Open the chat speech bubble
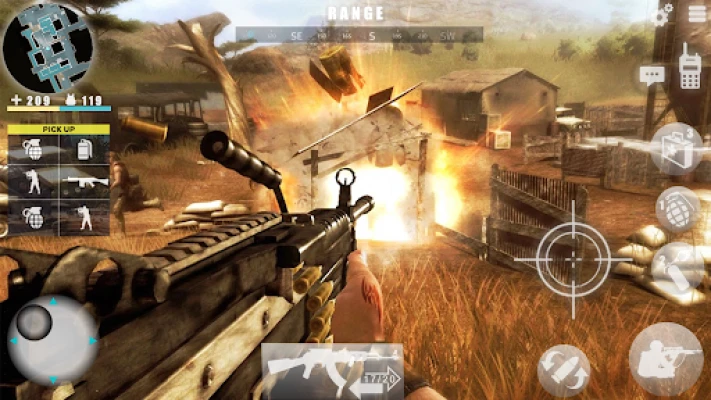711x400 pixels. tap(652, 73)
